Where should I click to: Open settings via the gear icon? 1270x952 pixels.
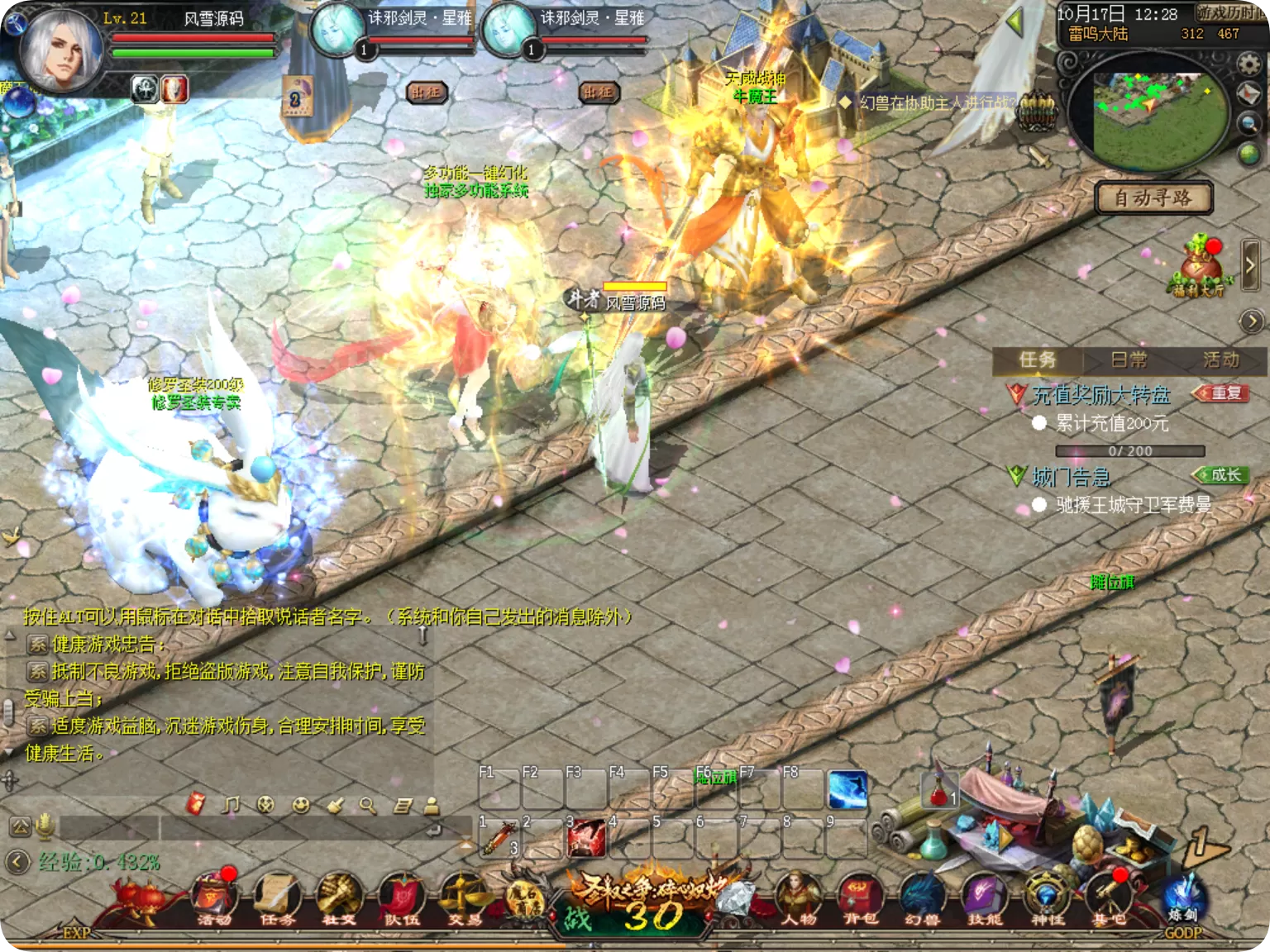(1249, 64)
